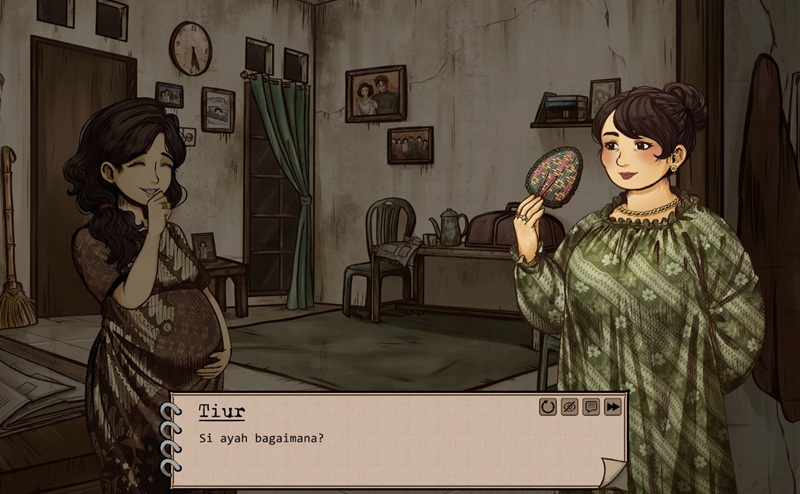Viewport: 800px width, 494px height.
Task: Fast-forward the dialogue with the double-arrow button
Action: point(613,407)
